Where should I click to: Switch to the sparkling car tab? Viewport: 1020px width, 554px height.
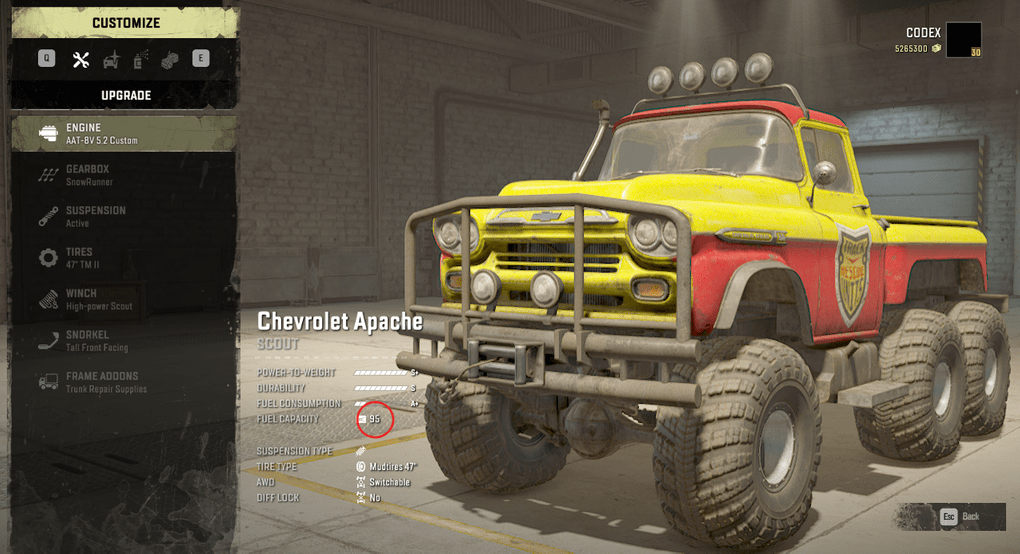pyautogui.click(x=111, y=59)
